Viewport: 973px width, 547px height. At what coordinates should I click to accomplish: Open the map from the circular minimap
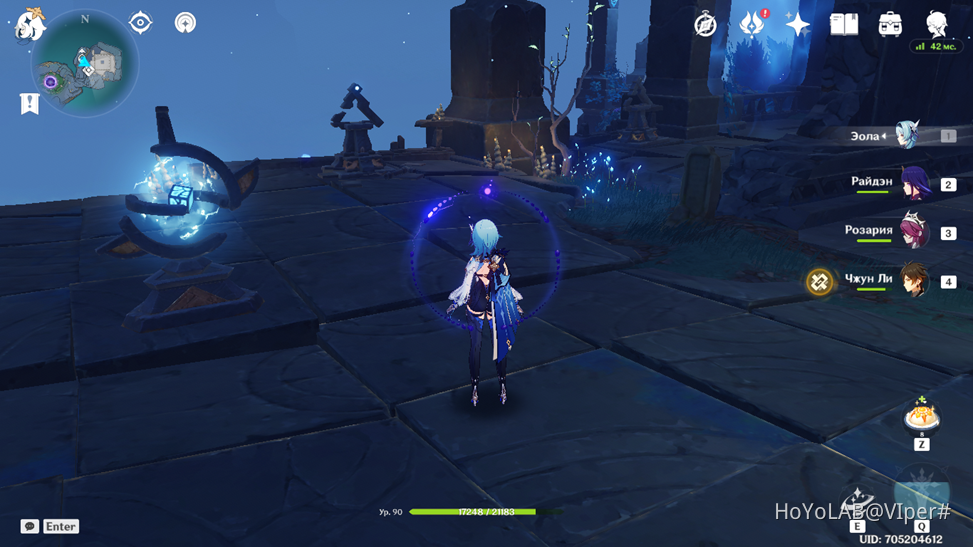click(85, 65)
